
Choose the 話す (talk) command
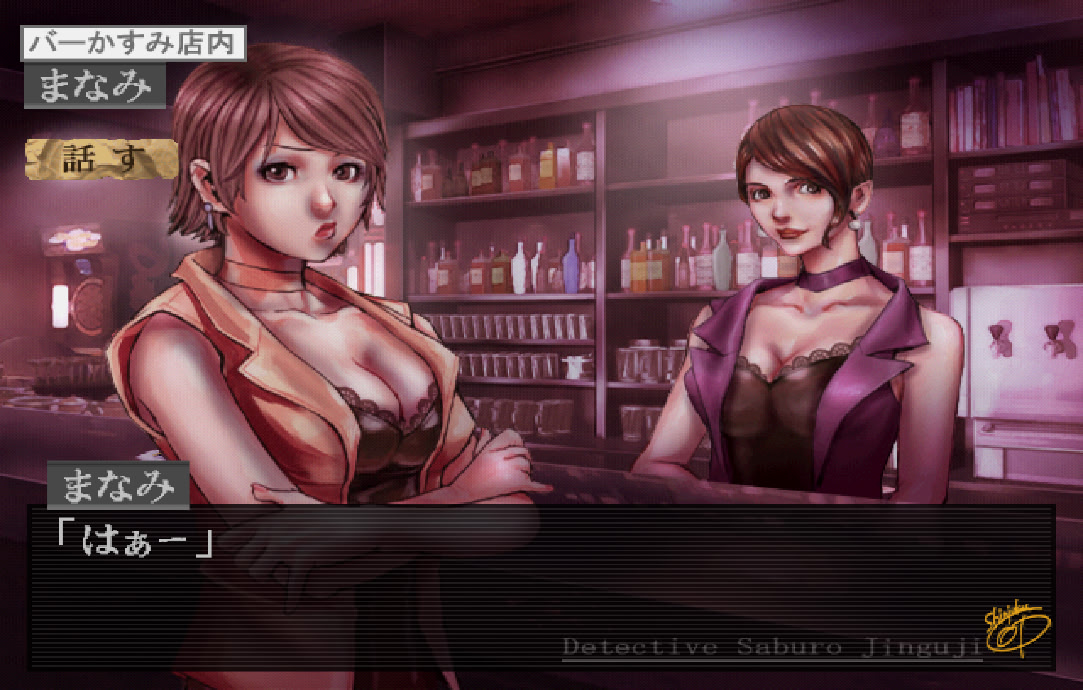(x=102, y=159)
